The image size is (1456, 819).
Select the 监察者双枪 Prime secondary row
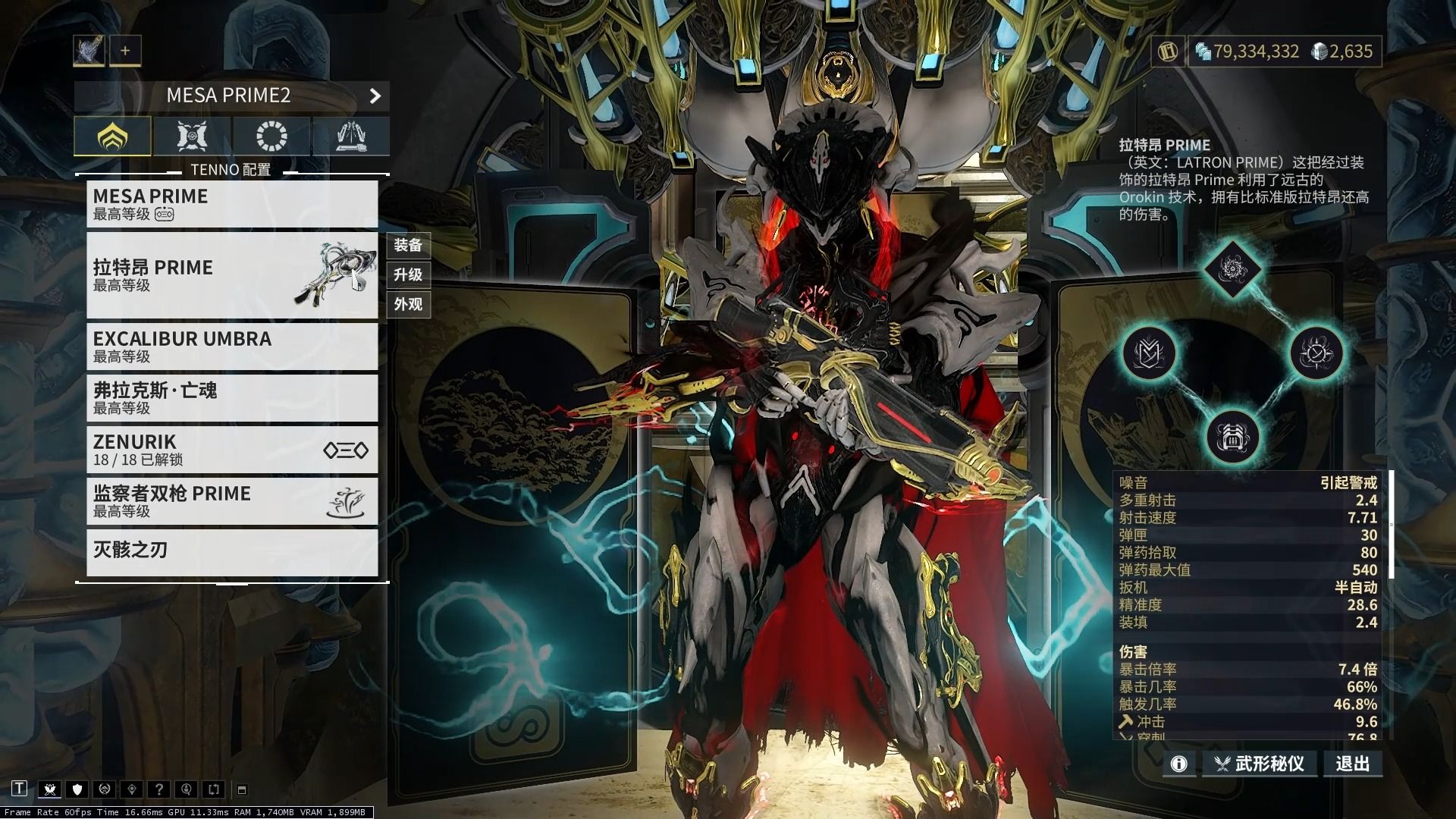[x=231, y=501]
